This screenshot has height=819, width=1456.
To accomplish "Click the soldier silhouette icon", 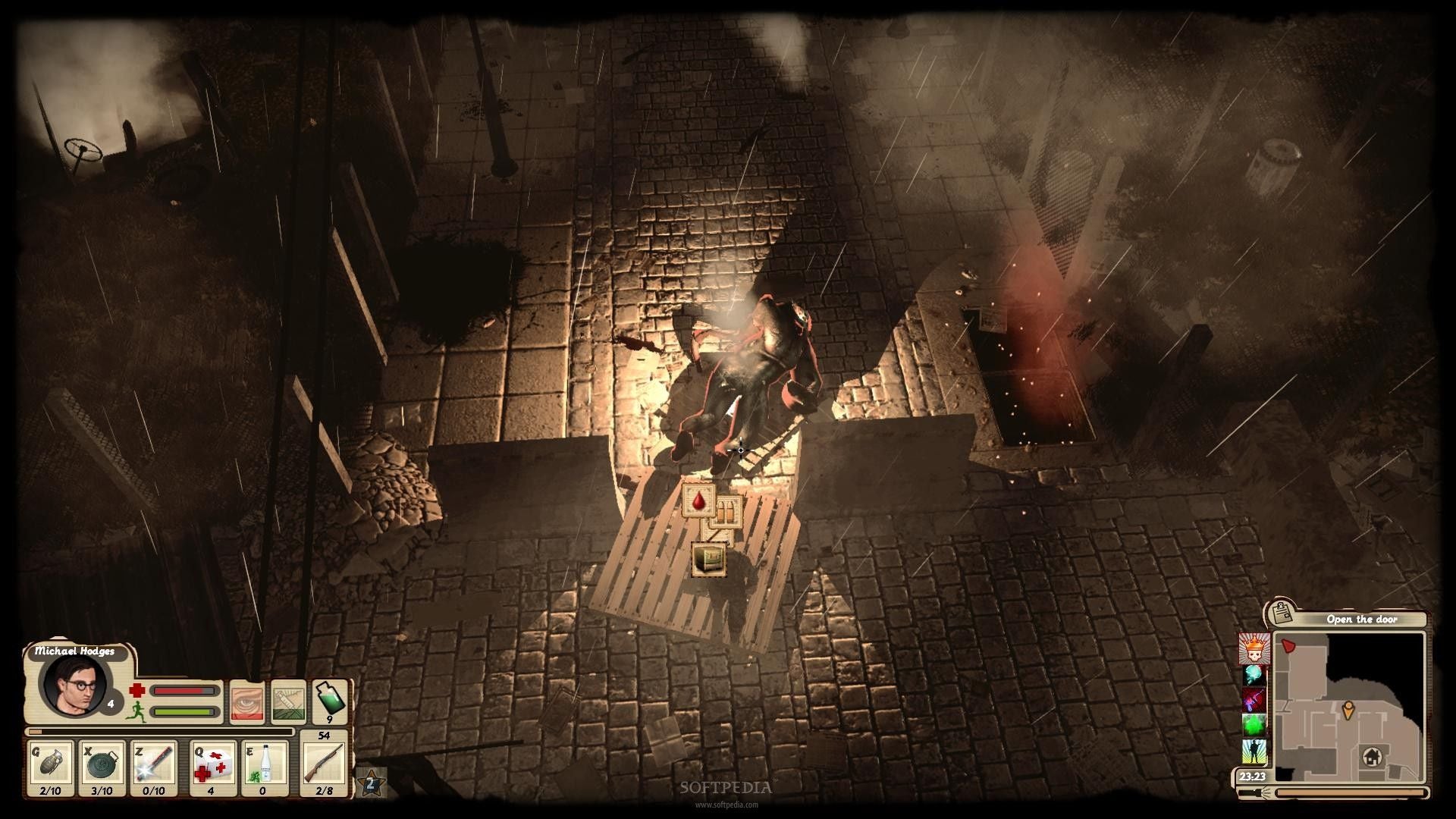I will pyautogui.click(x=1254, y=752).
